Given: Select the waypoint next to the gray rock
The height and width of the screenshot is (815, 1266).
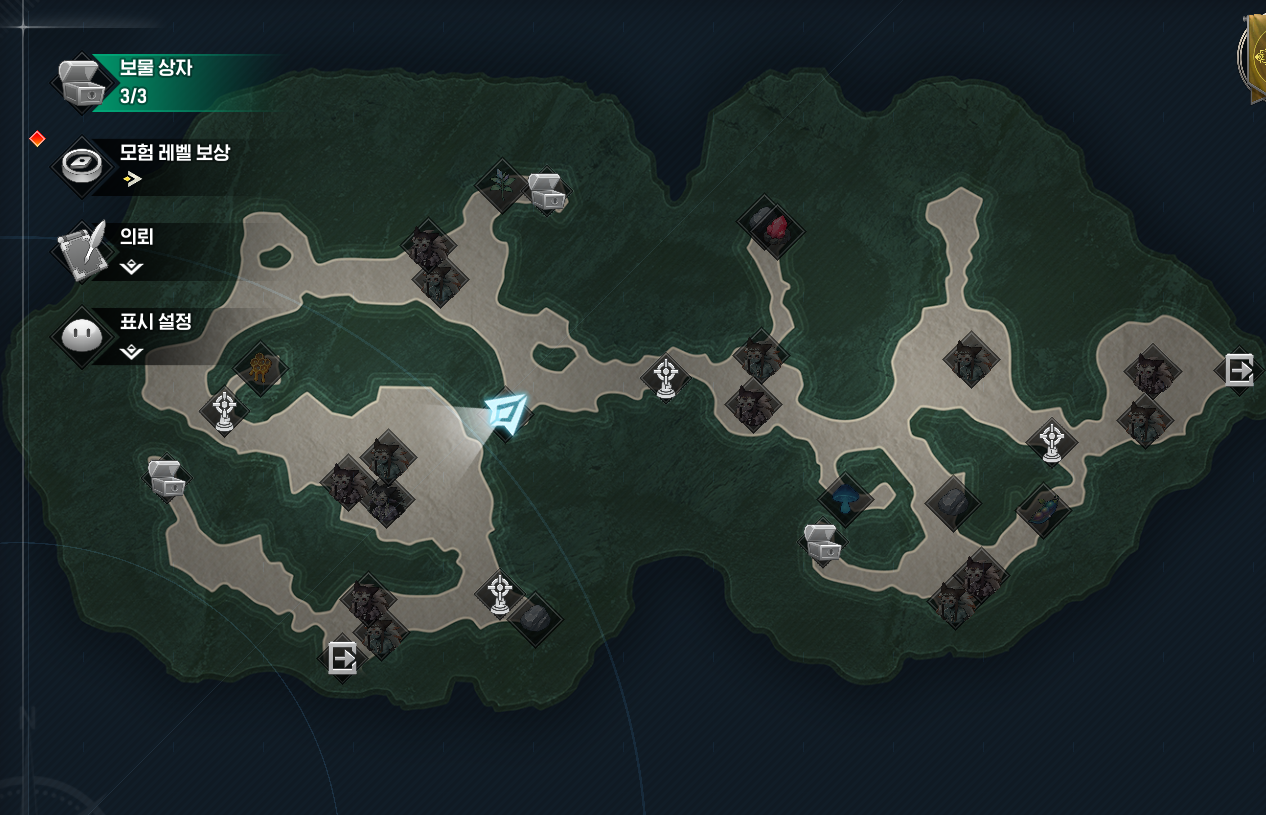Looking at the screenshot, I should tap(500, 593).
